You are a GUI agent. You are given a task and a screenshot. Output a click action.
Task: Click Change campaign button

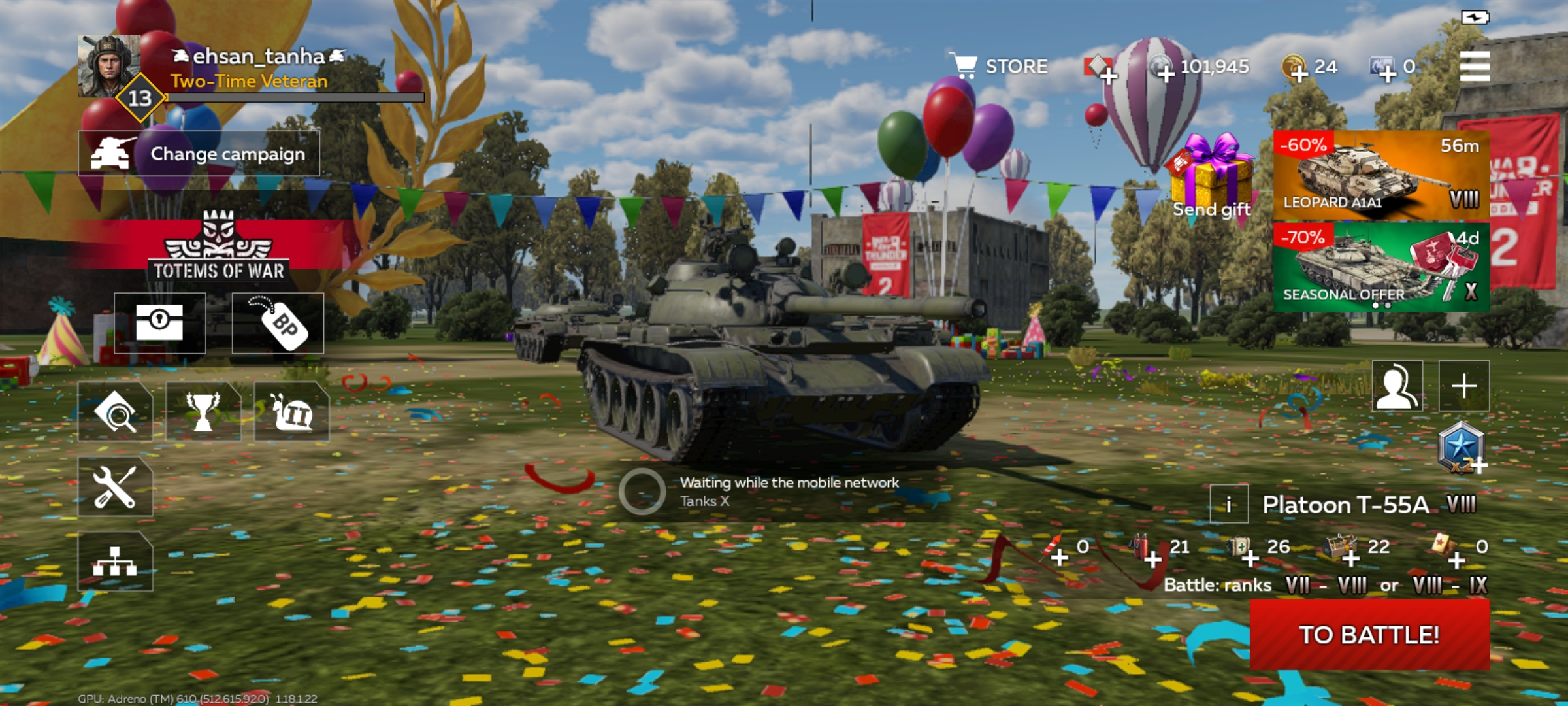199,154
